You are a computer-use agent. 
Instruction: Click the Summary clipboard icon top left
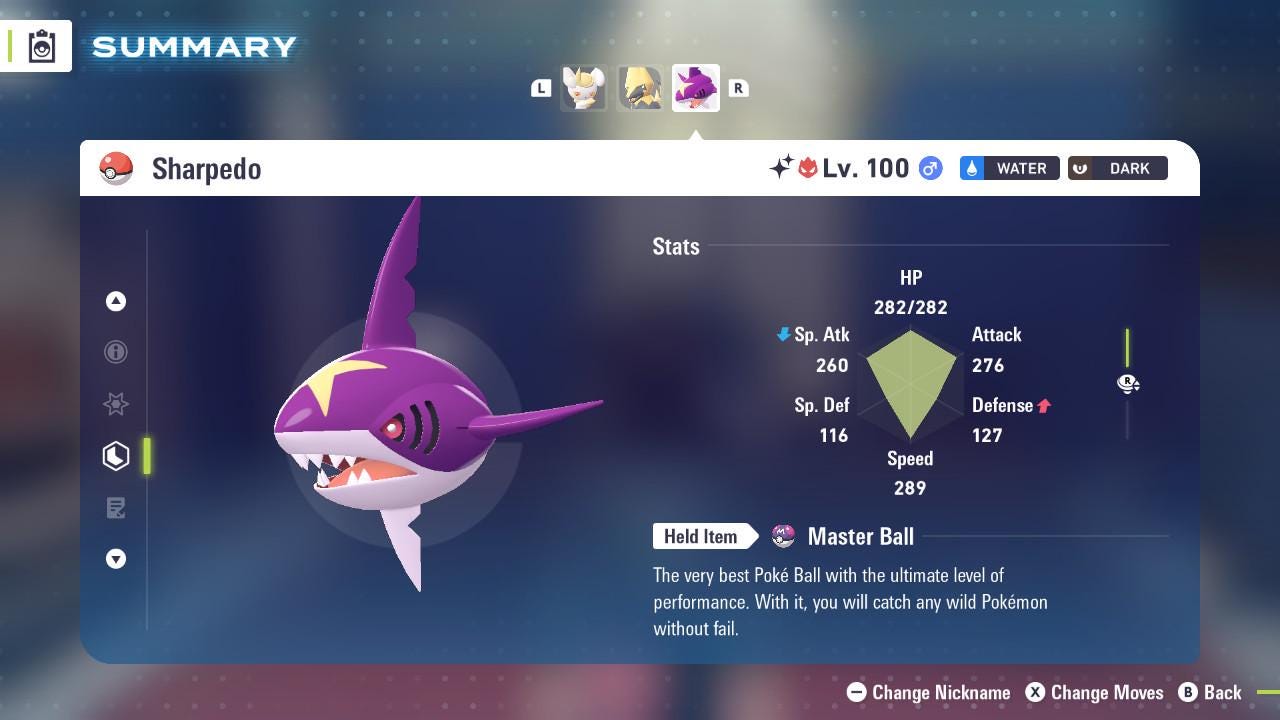tap(41, 45)
